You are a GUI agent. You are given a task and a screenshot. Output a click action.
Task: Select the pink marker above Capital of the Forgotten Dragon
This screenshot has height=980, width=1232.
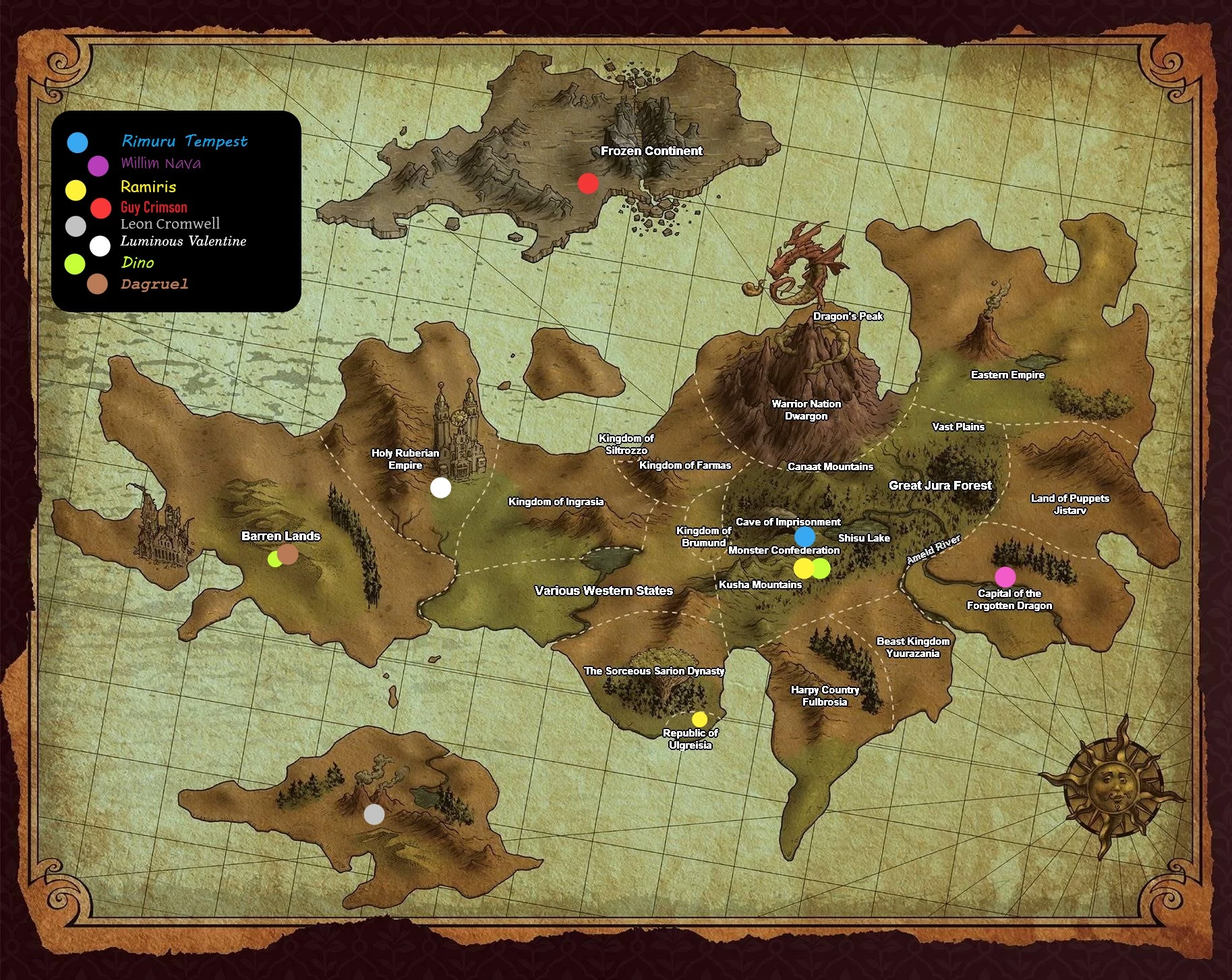(1005, 577)
